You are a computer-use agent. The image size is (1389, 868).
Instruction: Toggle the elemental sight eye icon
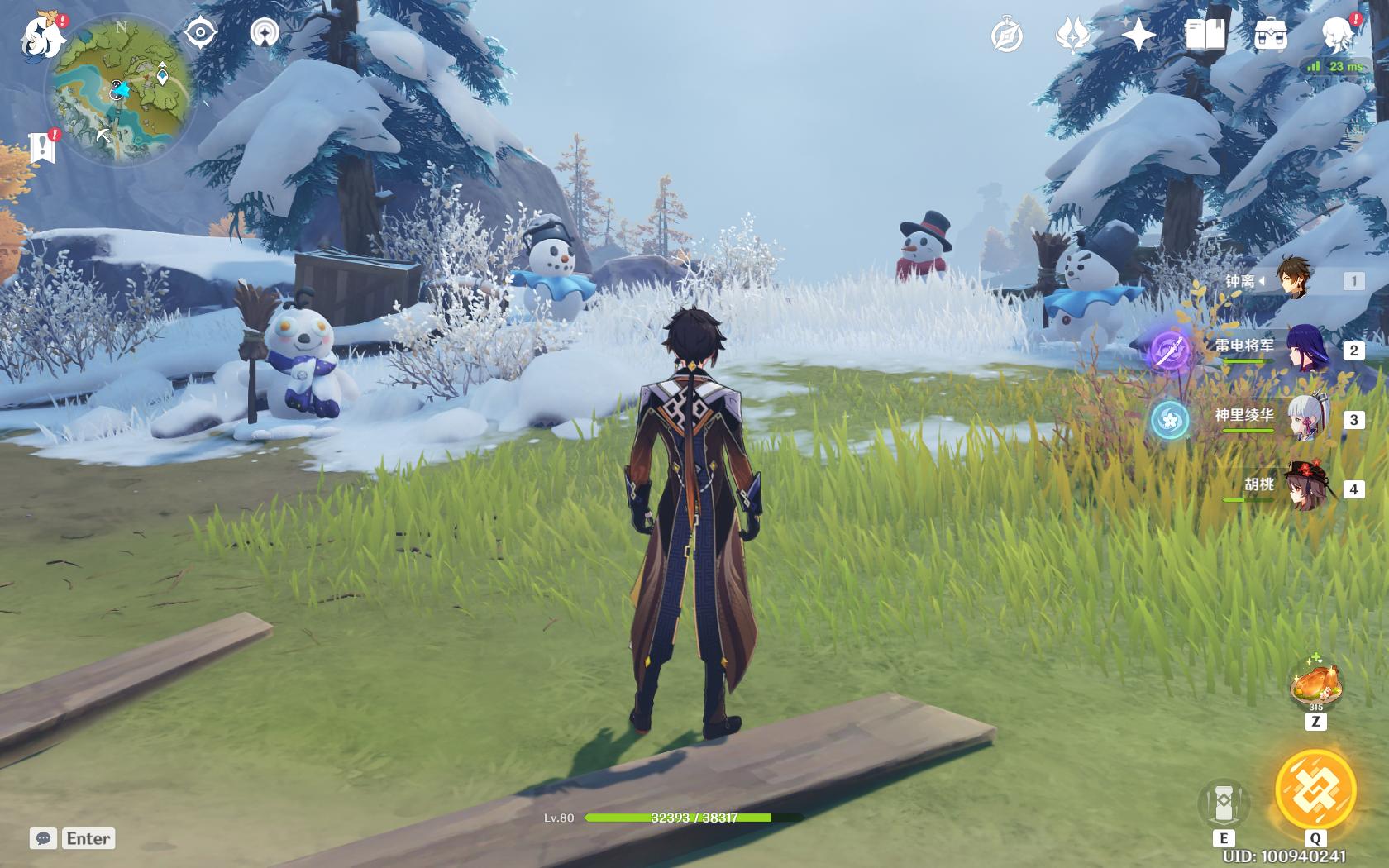coord(200,33)
